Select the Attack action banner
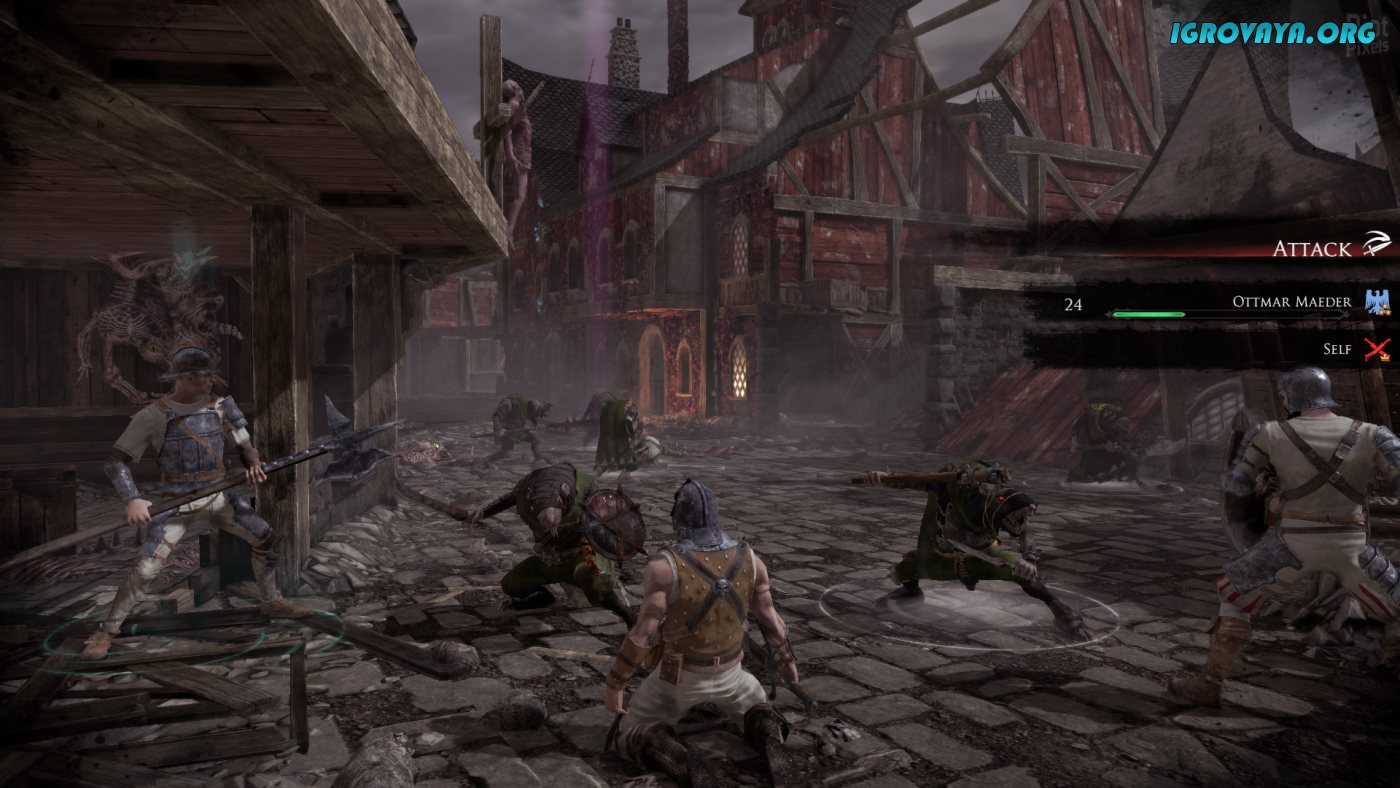 (x=1310, y=248)
